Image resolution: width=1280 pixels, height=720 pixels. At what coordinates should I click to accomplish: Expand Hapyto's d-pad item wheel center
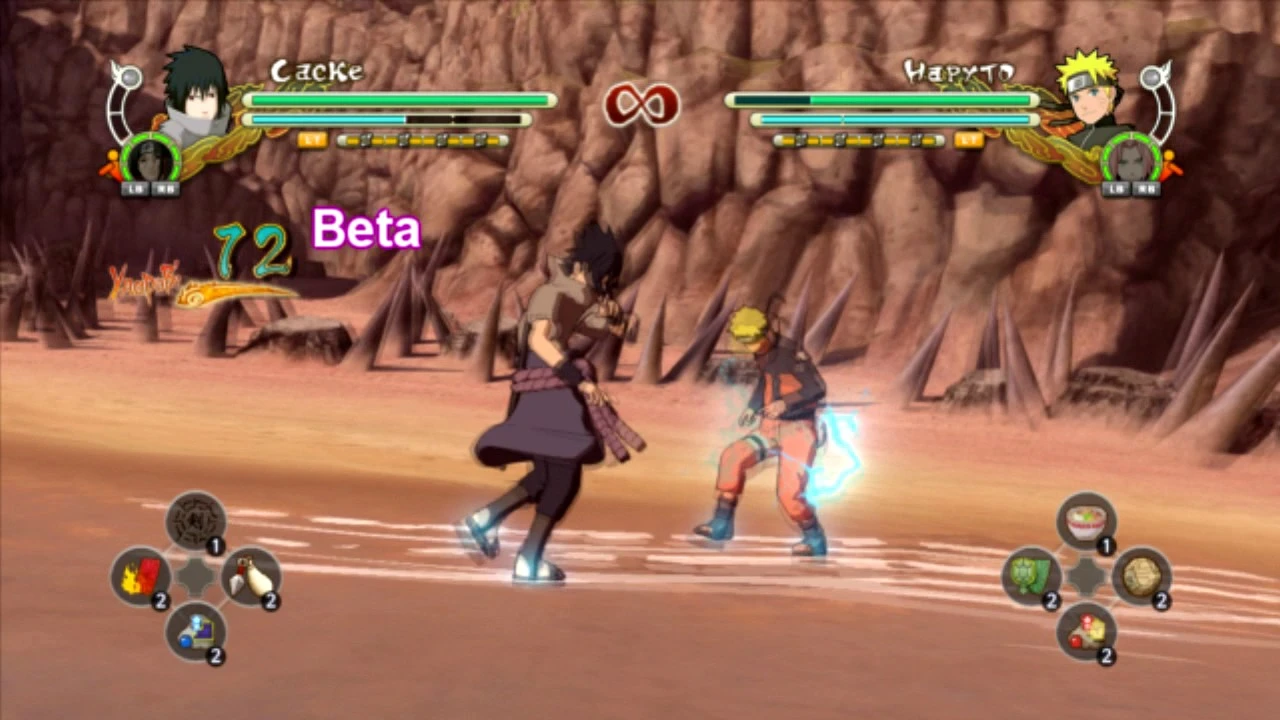point(1085,578)
